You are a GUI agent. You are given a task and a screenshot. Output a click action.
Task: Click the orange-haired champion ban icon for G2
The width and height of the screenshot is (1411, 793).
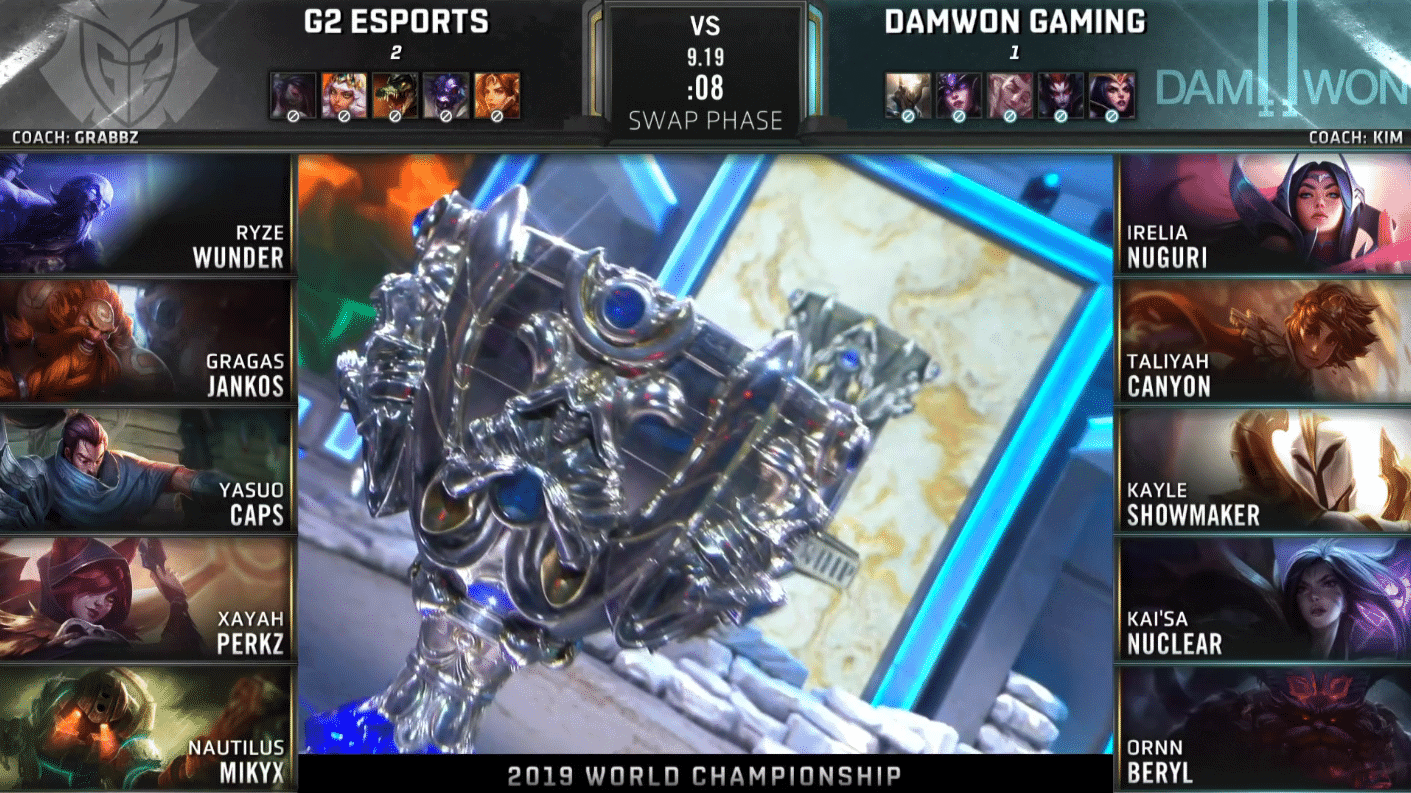(497, 95)
